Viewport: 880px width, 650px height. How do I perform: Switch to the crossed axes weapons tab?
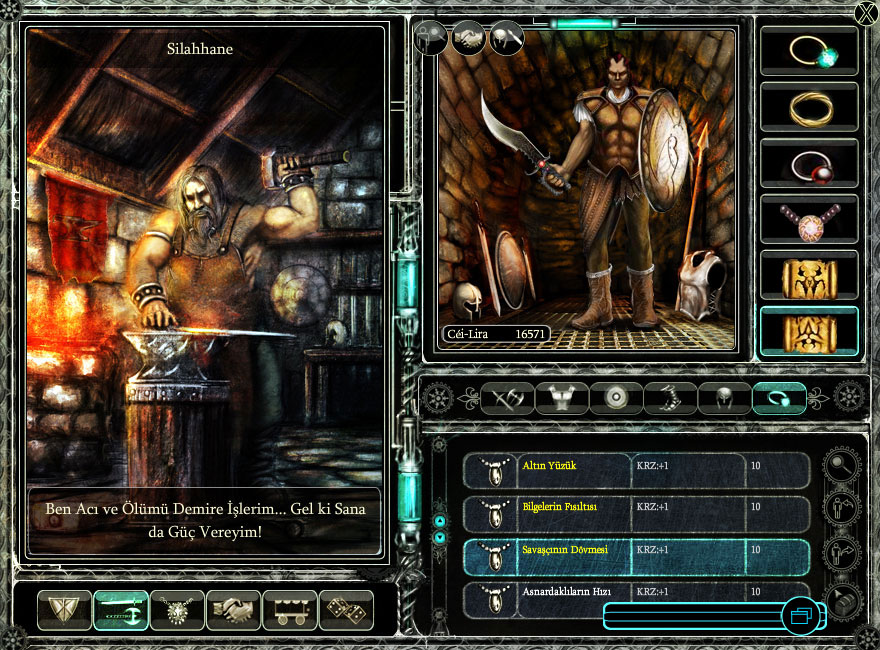coord(508,399)
